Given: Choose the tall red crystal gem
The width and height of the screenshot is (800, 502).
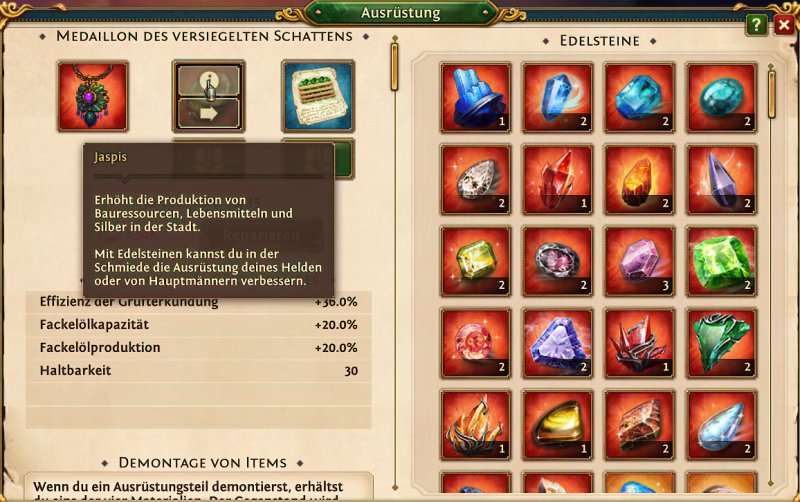Looking at the screenshot, I should click(557, 180).
